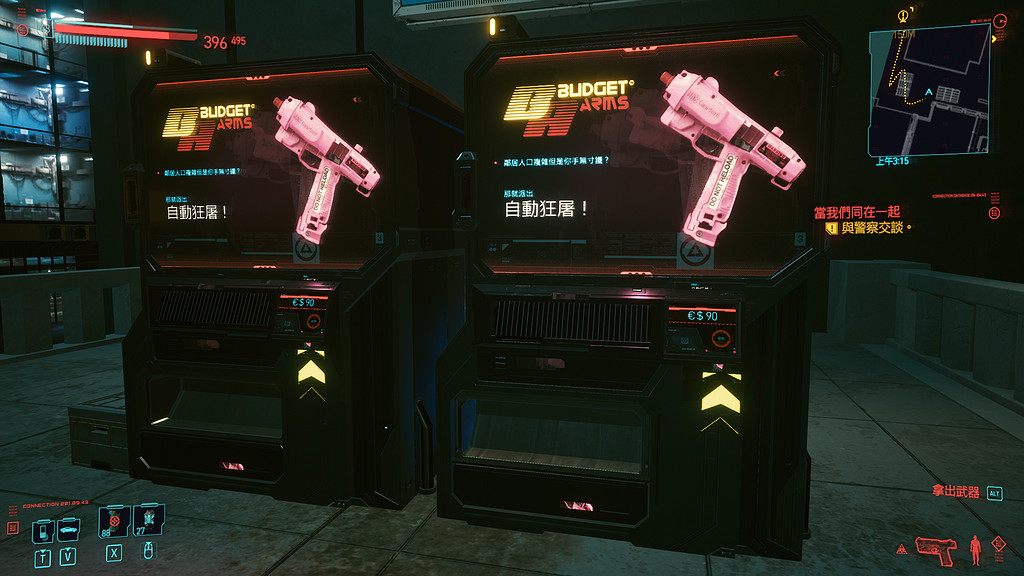The image size is (1024, 576).
Task: Select the grenade gadget slot showing 27
Action: (x=148, y=520)
